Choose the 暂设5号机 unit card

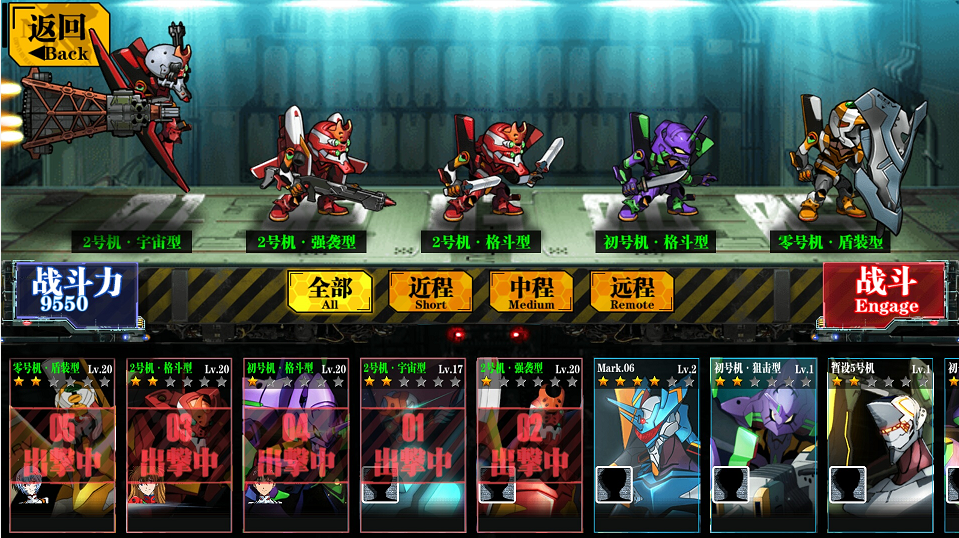(880, 445)
